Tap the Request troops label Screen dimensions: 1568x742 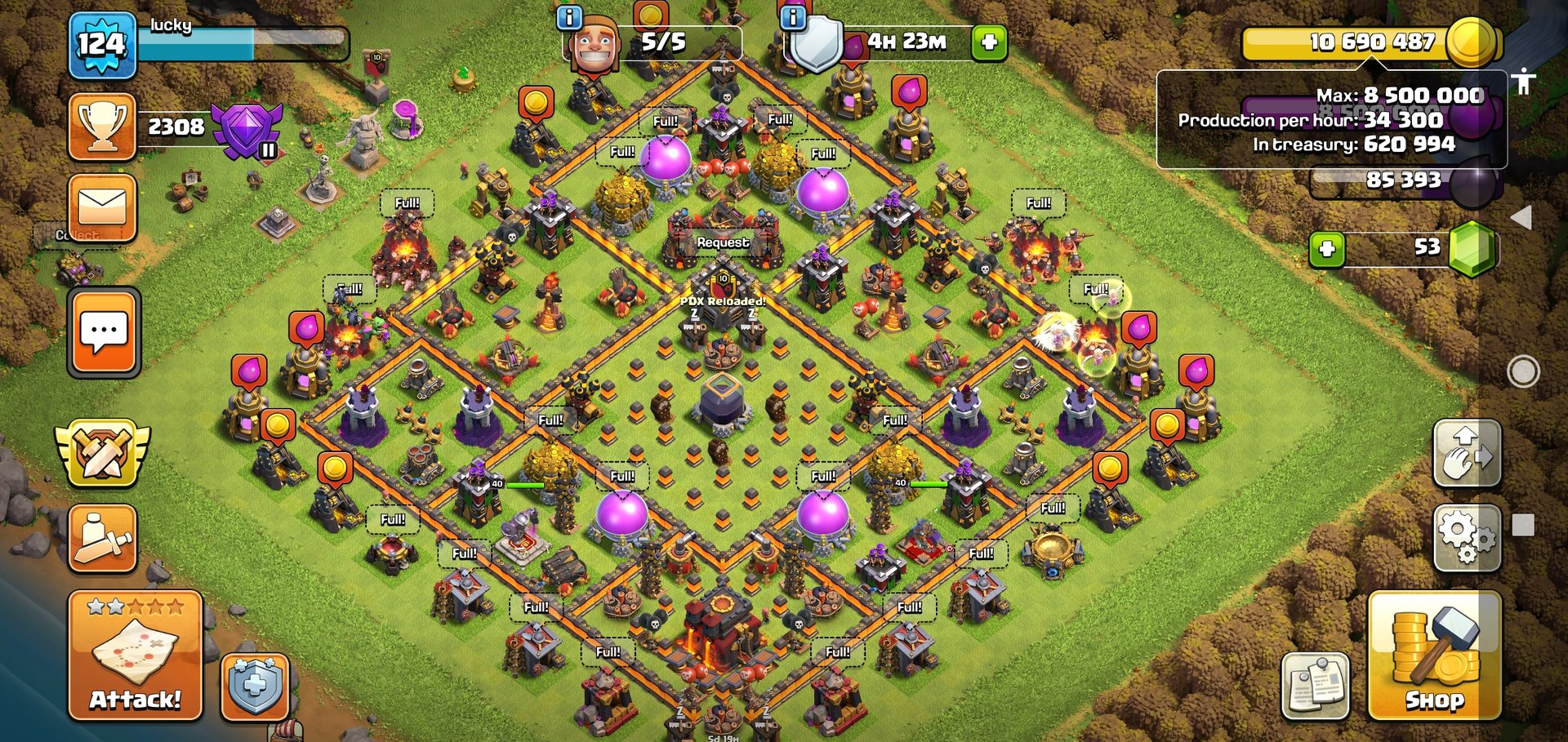[723, 242]
